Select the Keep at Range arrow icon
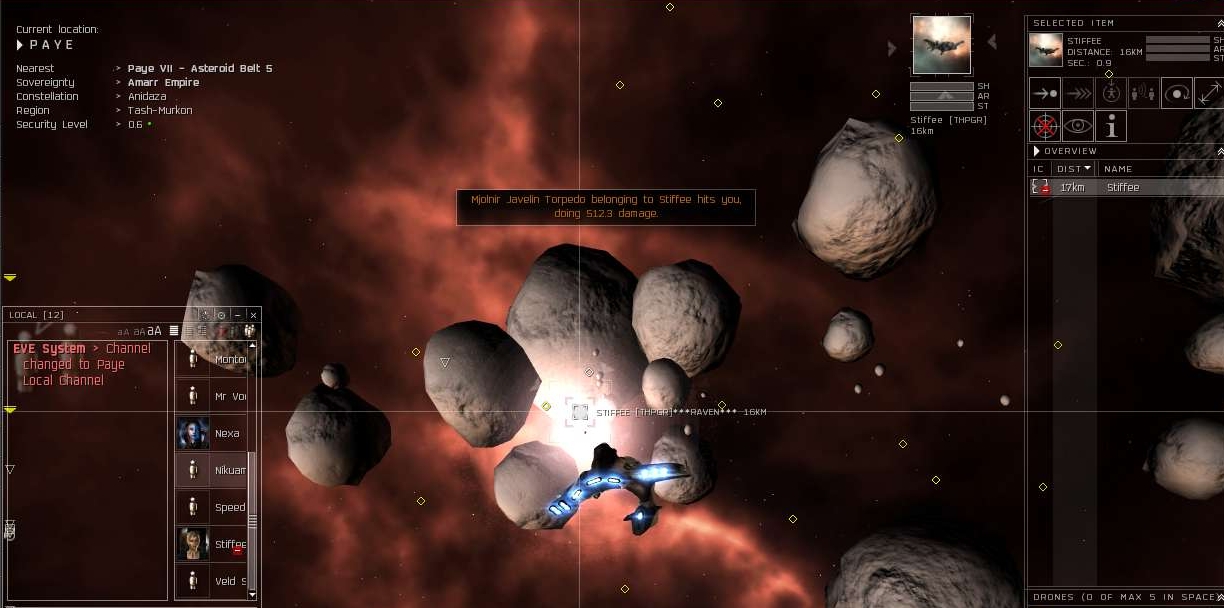Viewport: 1224px width, 608px height. coord(1209,93)
